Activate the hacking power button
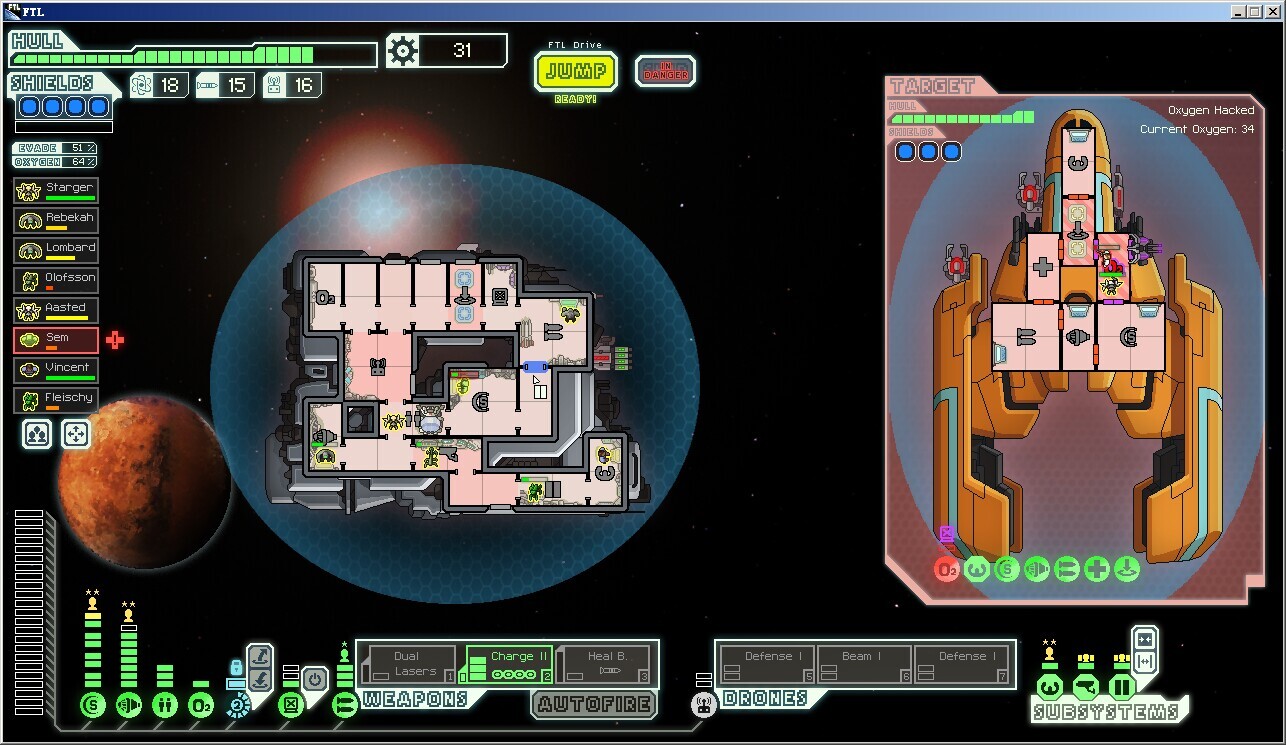Screen dimensions: 1286x745 [315, 680]
